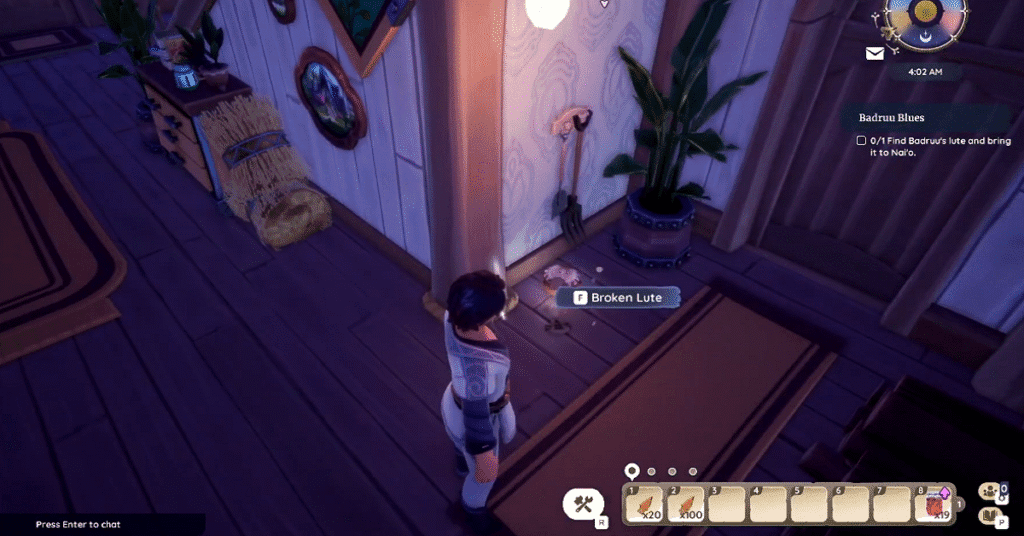The height and width of the screenshot is (536, 1024).
Task: Select the hotbar slot with 20 items
Action: (645, 504)
